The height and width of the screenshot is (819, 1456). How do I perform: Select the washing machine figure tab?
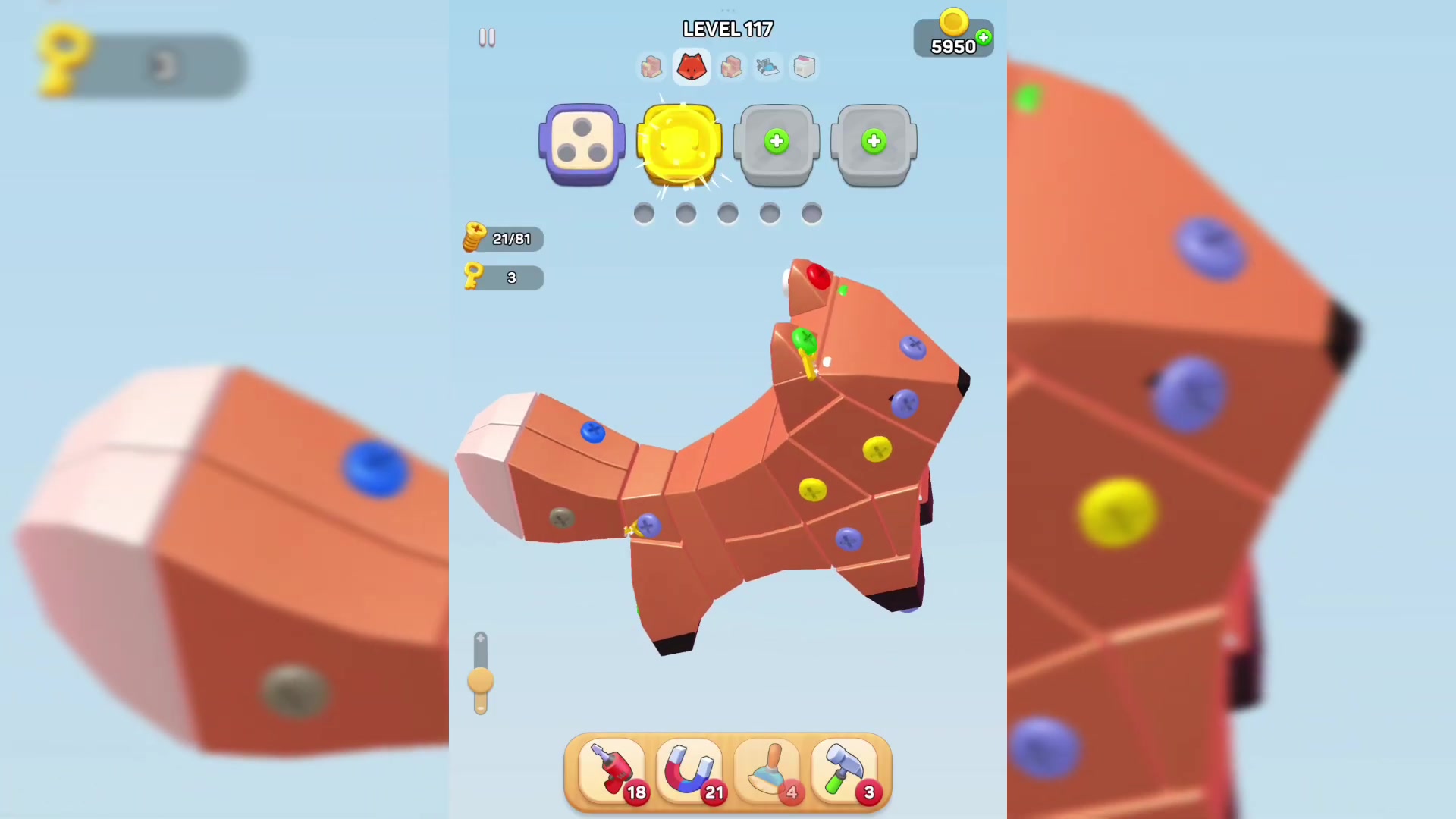point(804,67)
